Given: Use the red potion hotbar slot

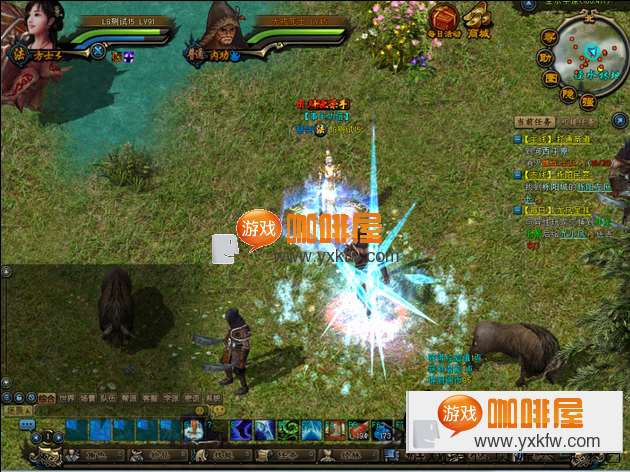Looking at the screenshot, I should pyautogui.click(x=357, y=430).
